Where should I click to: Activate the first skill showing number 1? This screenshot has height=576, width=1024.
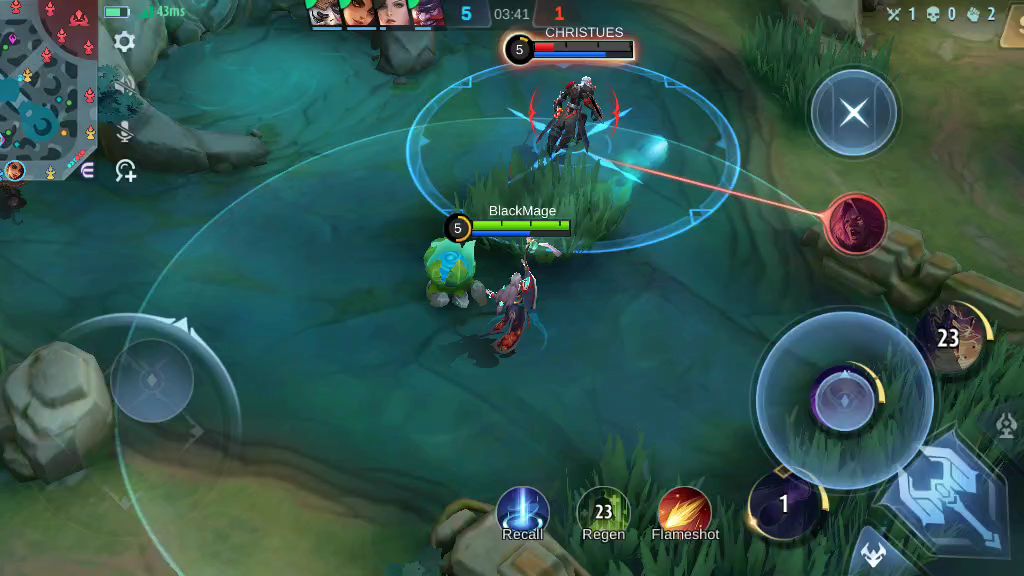(x=786, y=505)
